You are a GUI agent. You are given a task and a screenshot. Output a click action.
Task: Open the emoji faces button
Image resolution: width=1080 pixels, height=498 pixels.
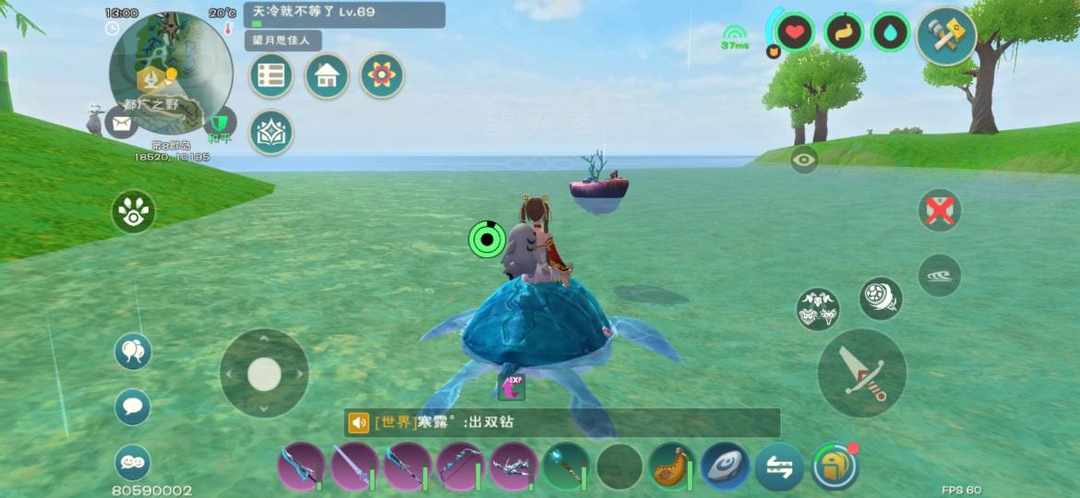(133, 462)
